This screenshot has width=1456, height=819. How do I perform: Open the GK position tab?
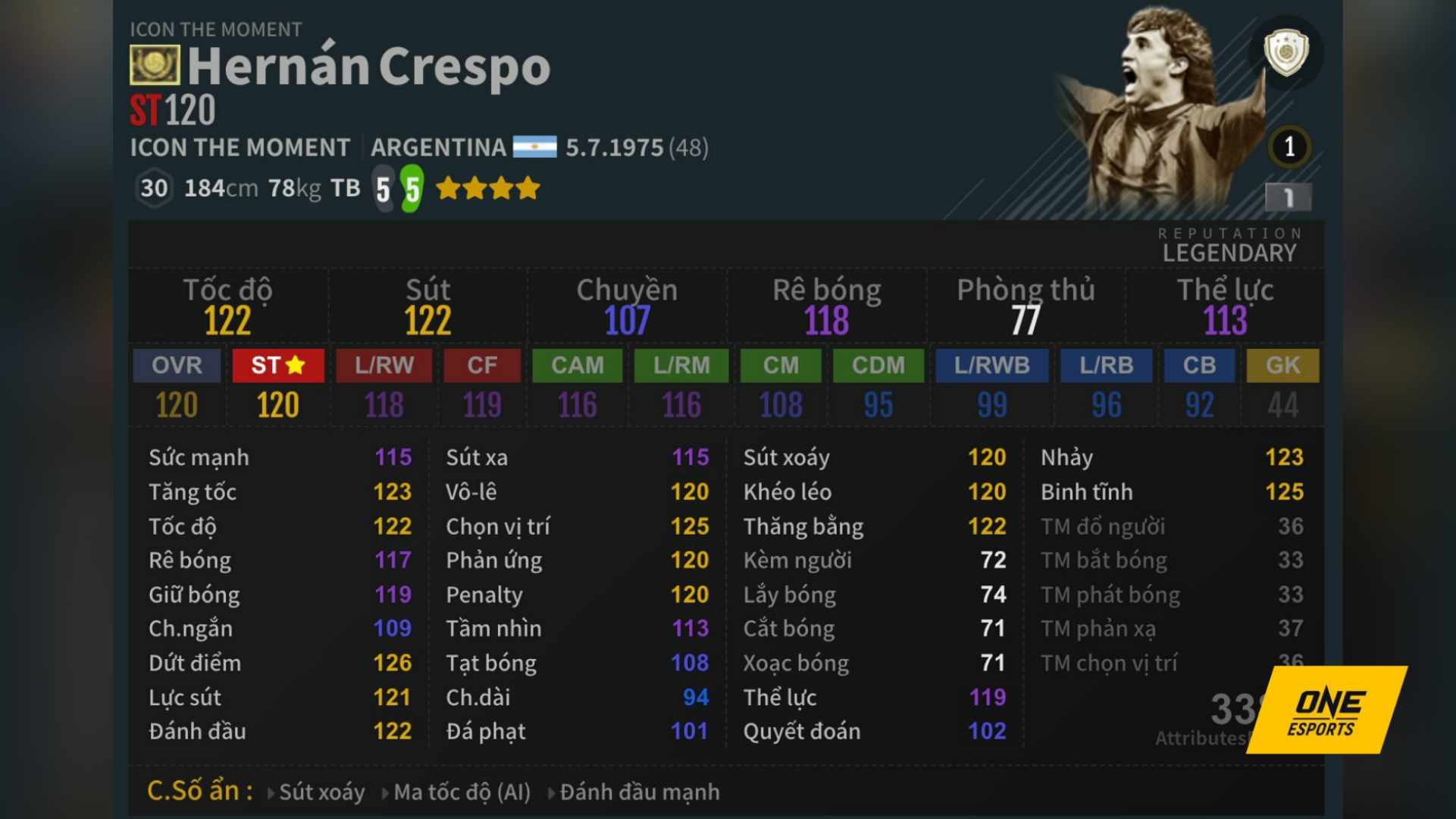[1282, 366]
